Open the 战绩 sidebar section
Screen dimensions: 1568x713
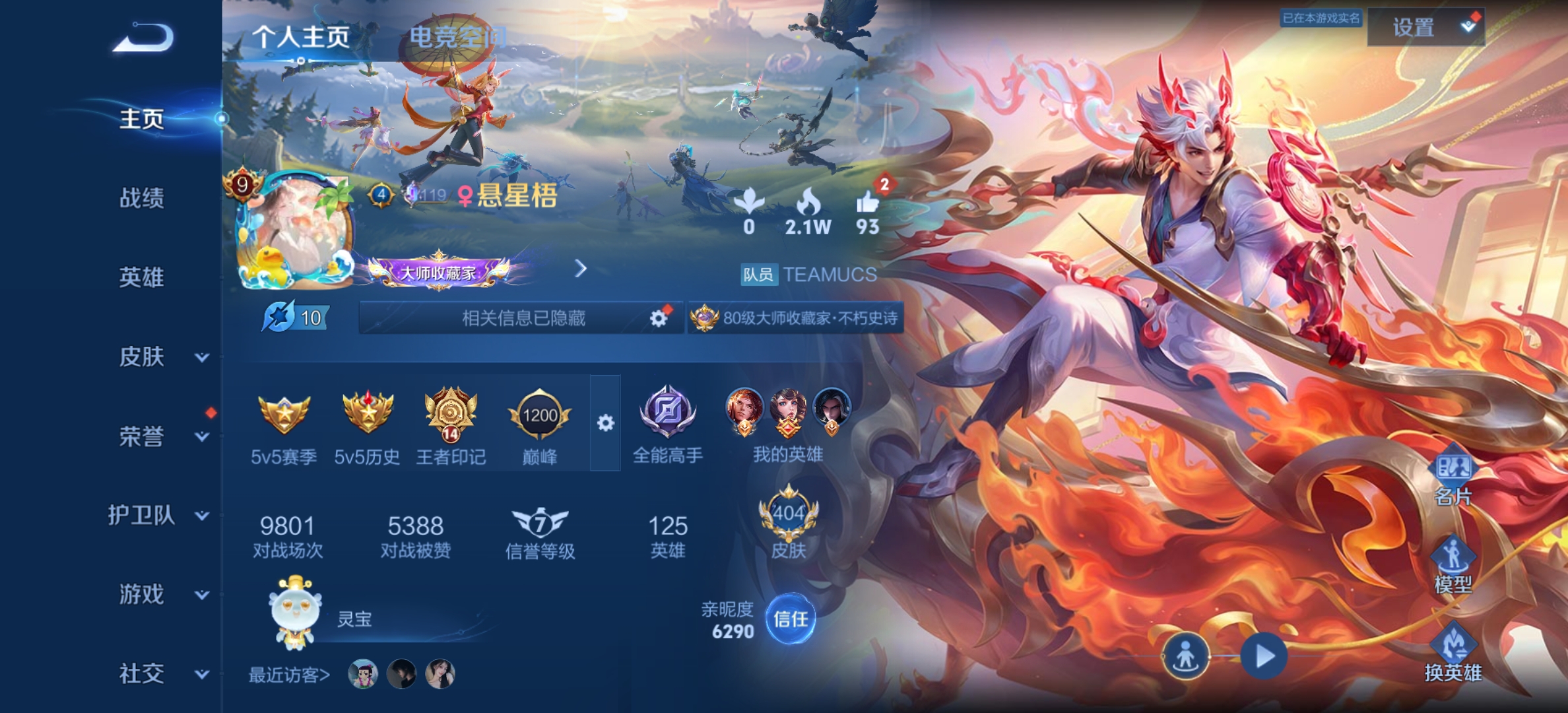[x=141, y=198]
